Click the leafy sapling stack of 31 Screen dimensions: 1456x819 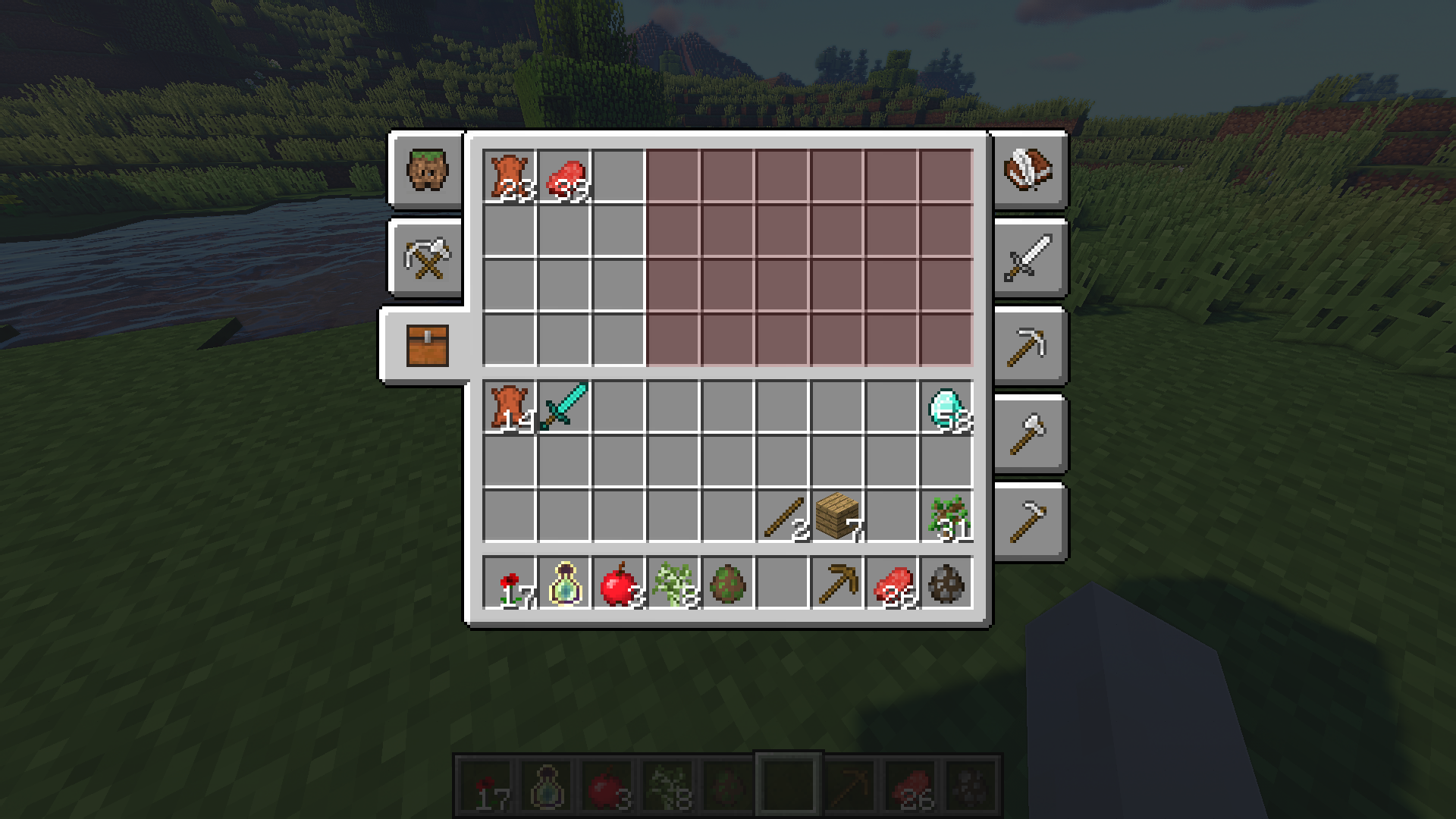point(946,517)
